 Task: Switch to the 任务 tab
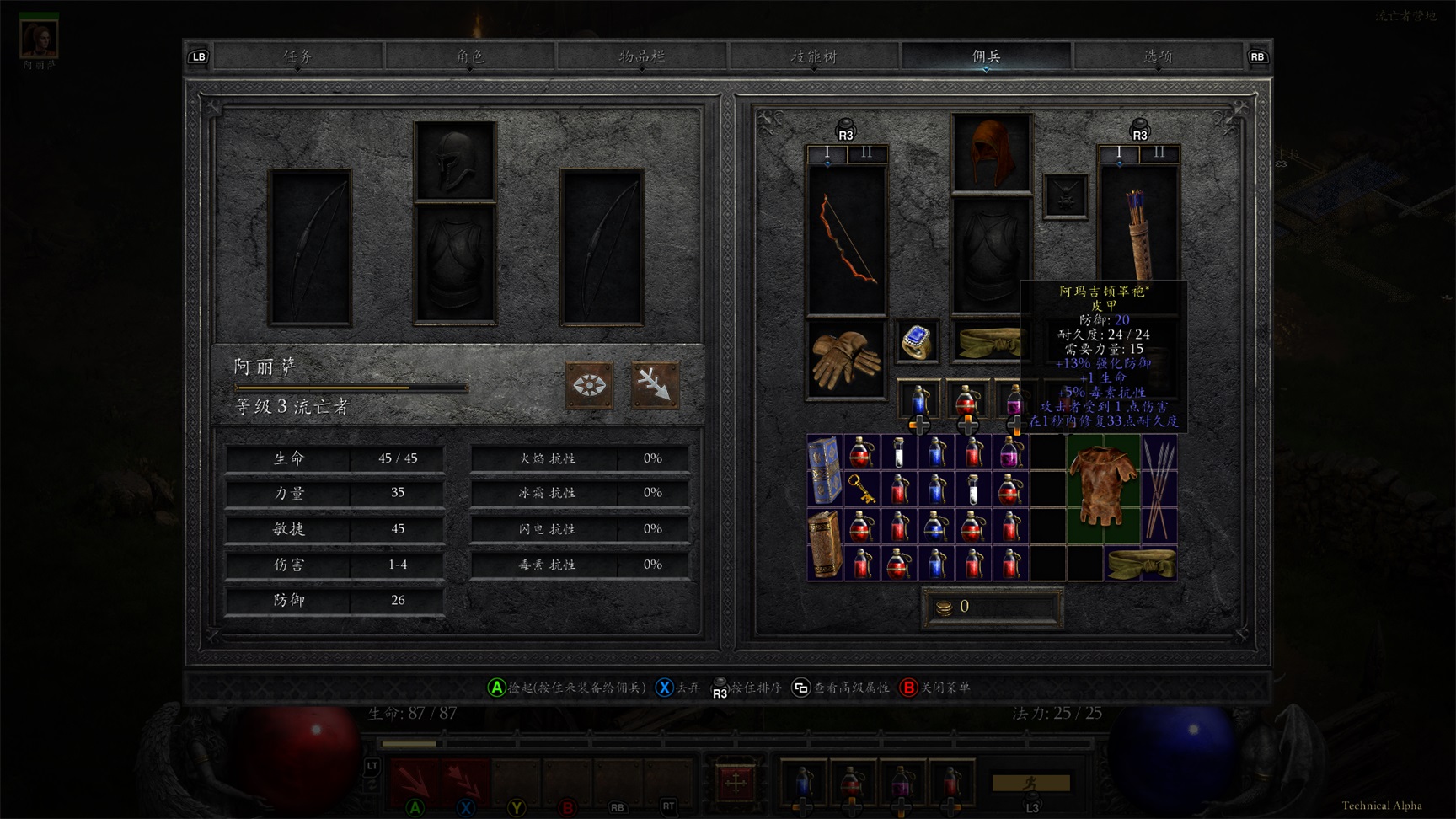(x=298, y=56)
